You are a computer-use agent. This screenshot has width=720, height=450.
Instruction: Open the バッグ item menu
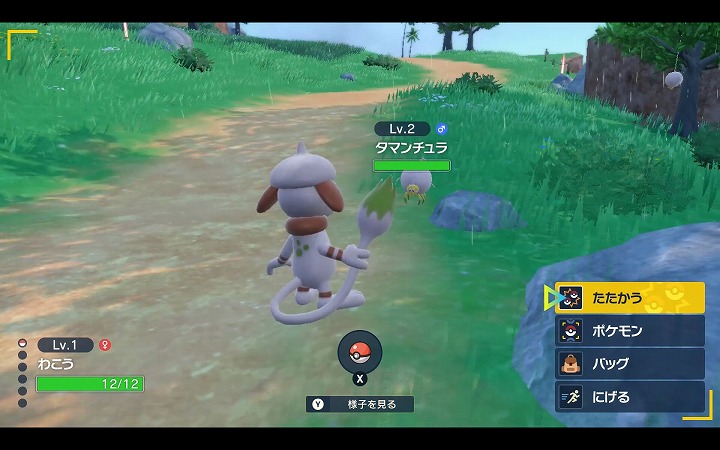pyautogui.click(x=630, y=364)
